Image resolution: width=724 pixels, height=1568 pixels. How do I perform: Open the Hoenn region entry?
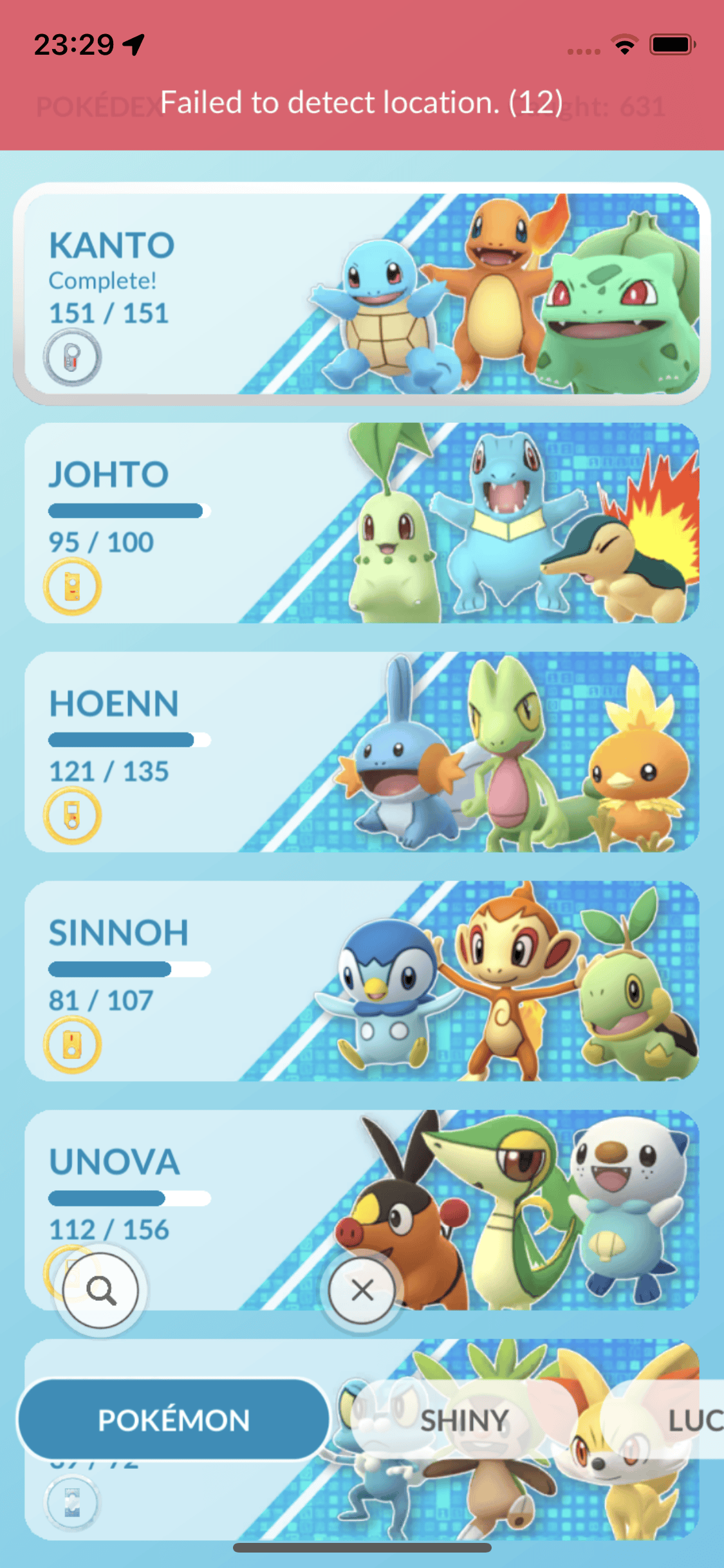pyautogui.click(x=362, y=752)
